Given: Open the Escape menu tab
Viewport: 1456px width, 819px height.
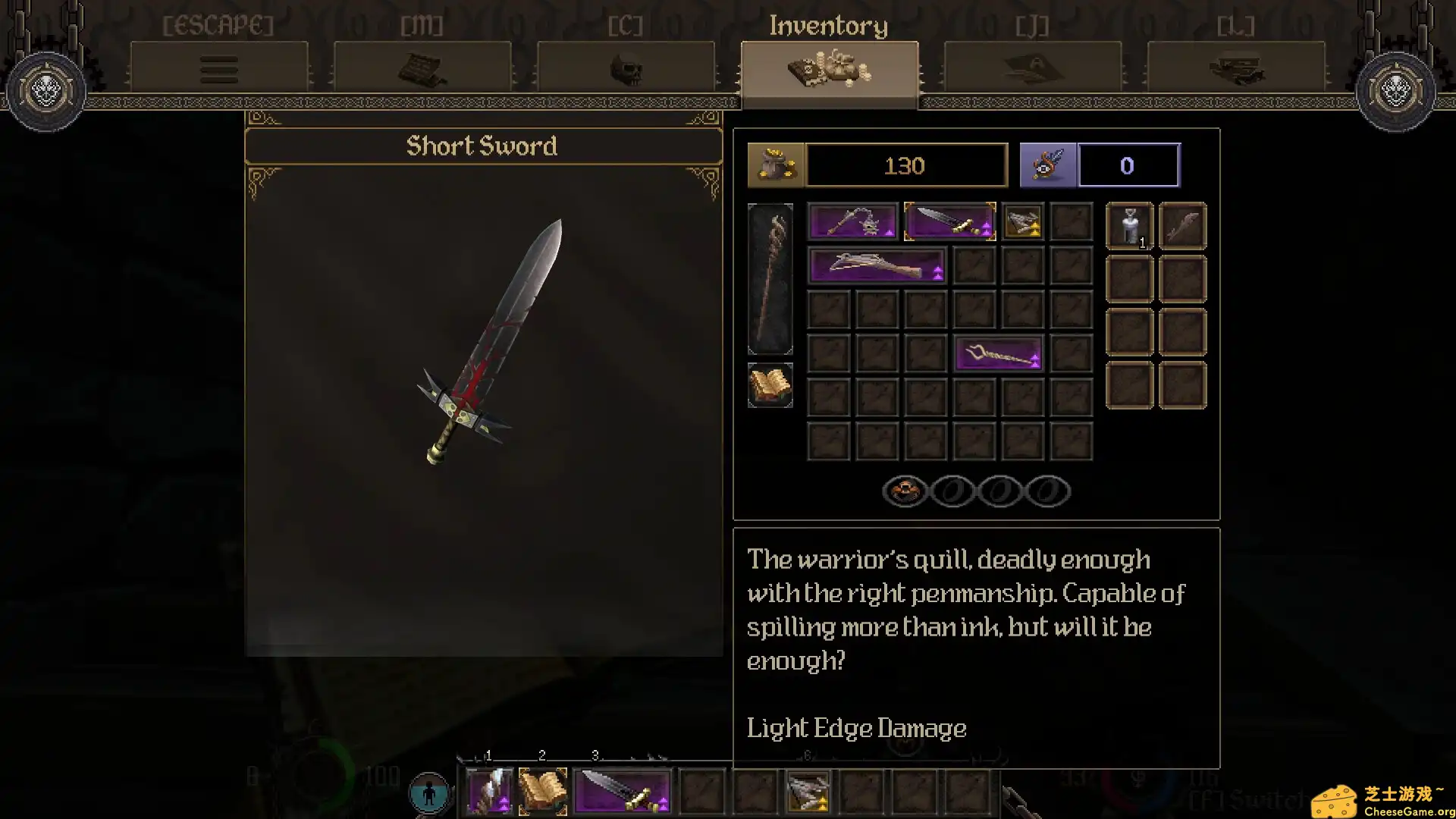Looking at the screenshot, I should pos(219,70).
